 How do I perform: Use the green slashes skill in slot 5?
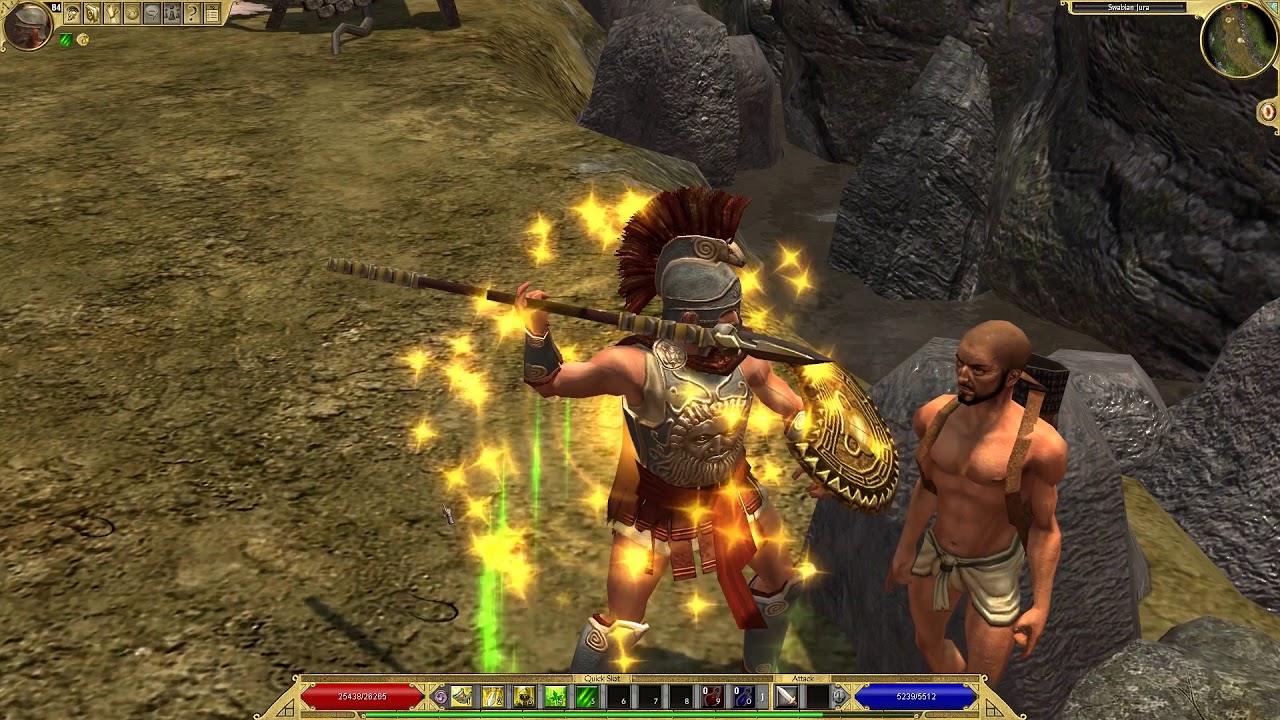[x=586, y=696]
